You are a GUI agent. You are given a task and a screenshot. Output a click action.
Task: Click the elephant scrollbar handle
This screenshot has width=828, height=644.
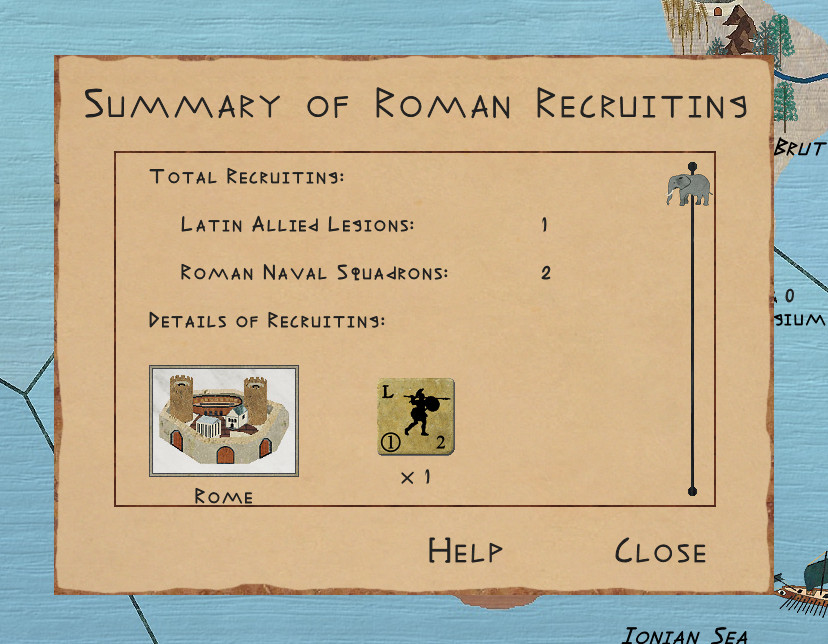[x=688, y=188]
